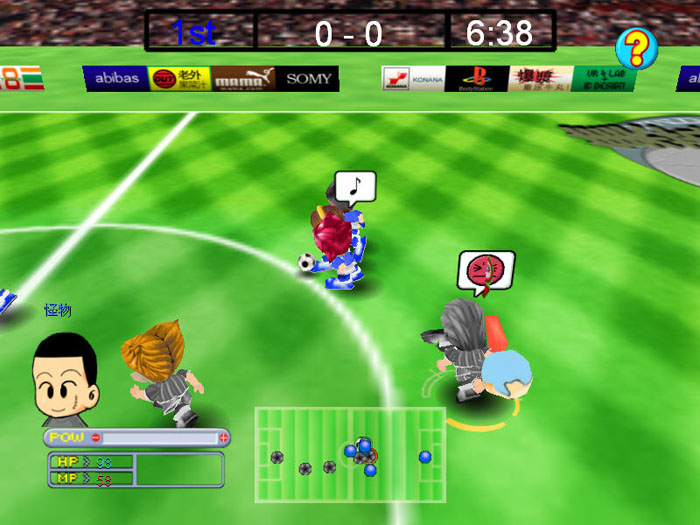The height and width of the screenshot is (525, 700).
Task: Click the red minus on the POW bar
Action: (96, 437)
